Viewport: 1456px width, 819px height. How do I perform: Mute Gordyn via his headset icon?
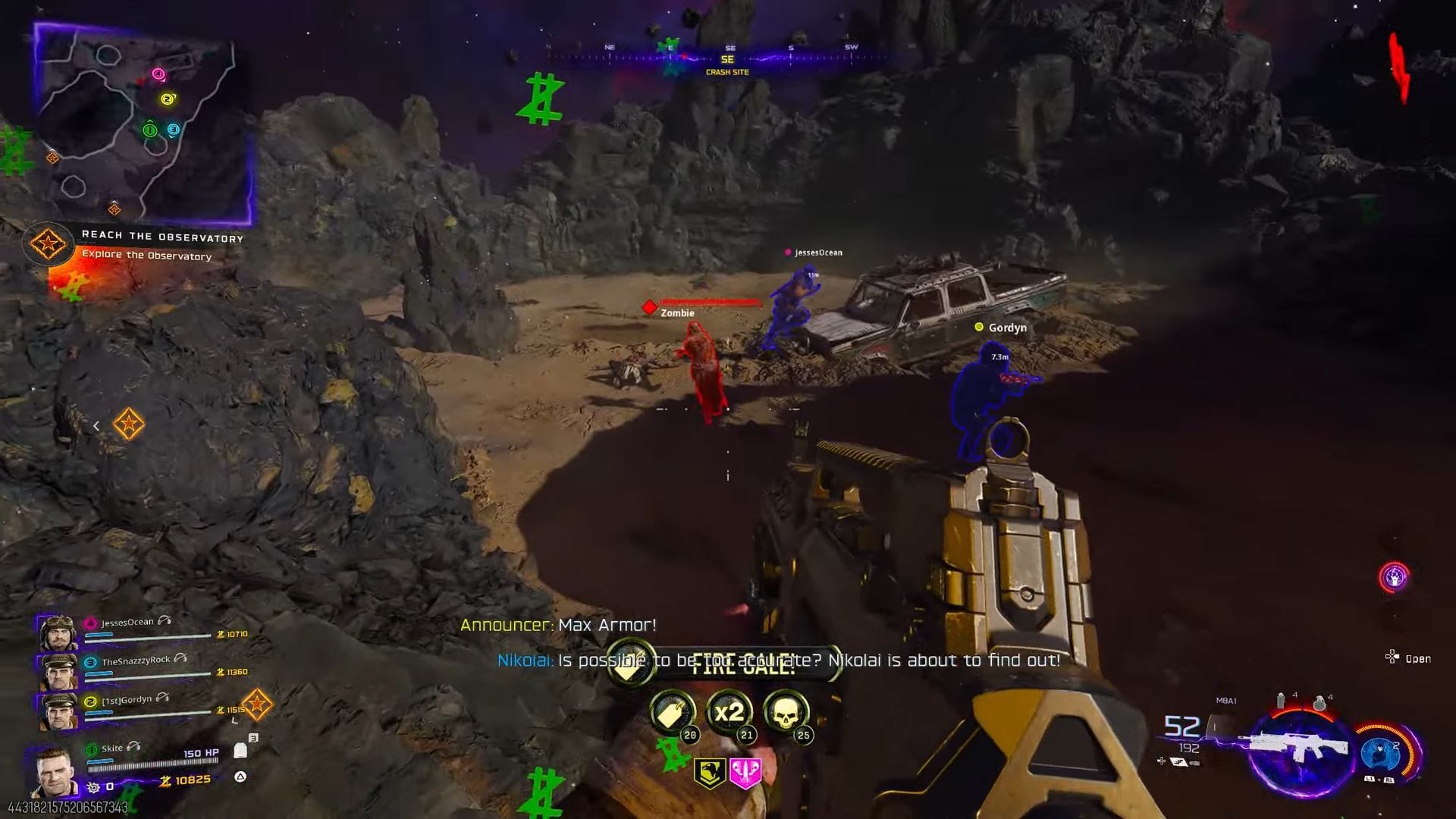pos(164,699)
